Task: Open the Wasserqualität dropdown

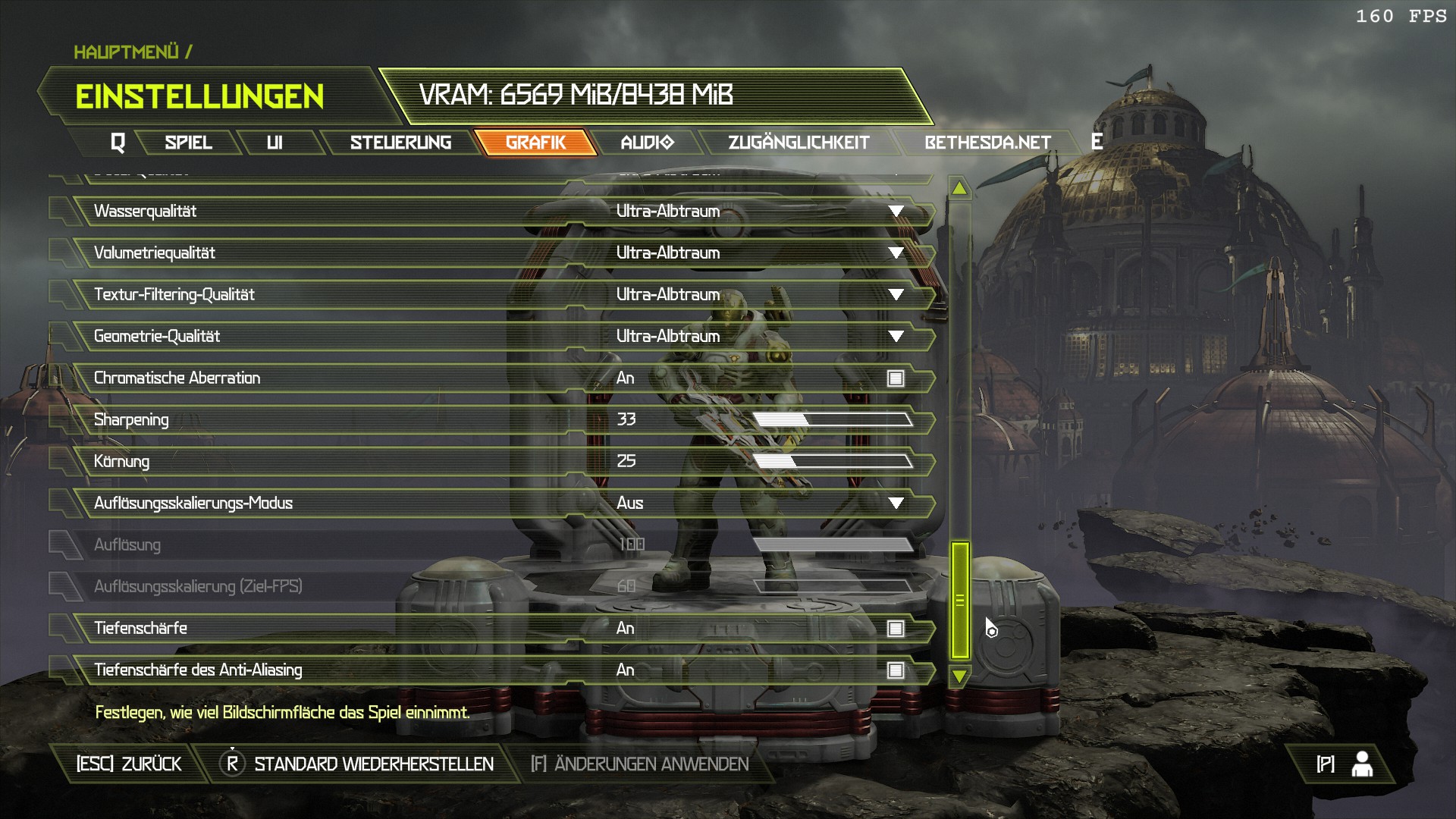Action: [x=896, y=212]
